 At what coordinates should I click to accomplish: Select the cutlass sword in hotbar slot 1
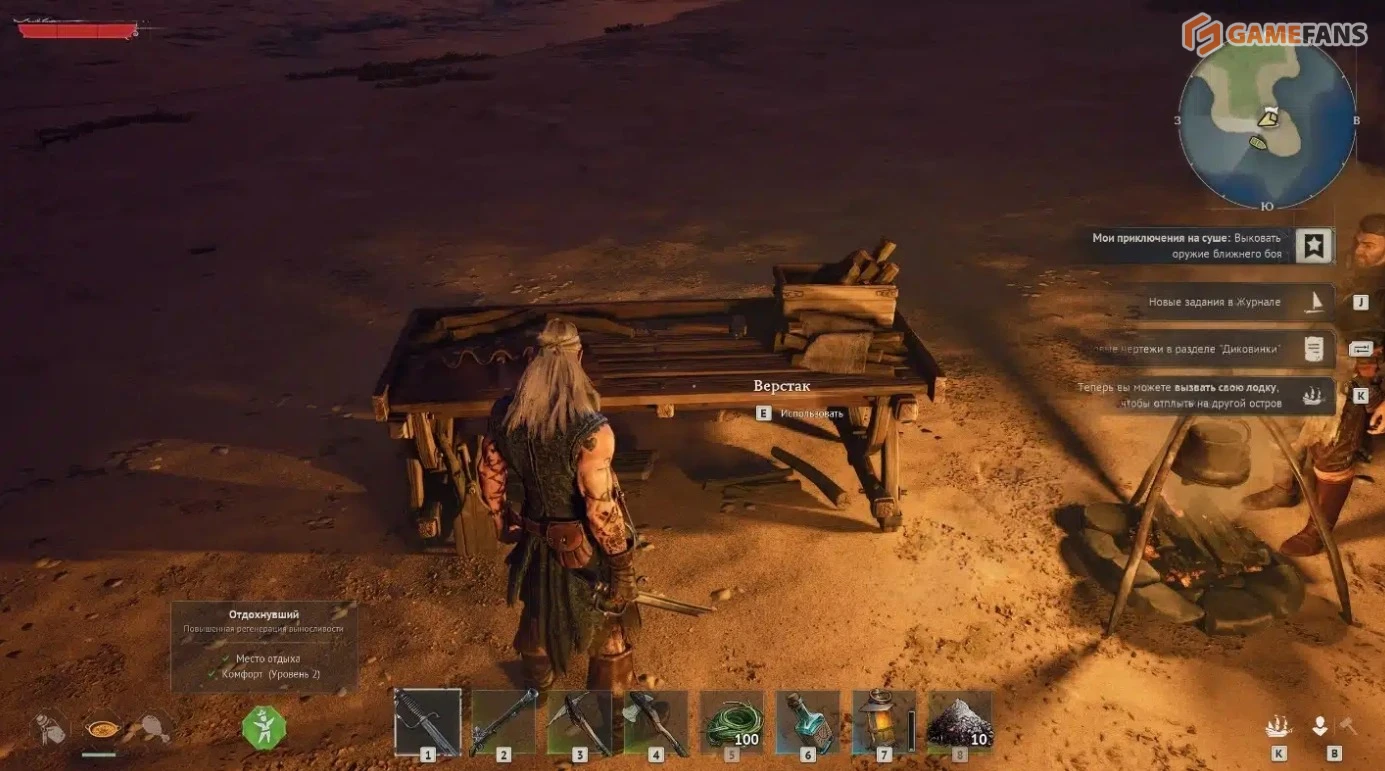(427, 721)
